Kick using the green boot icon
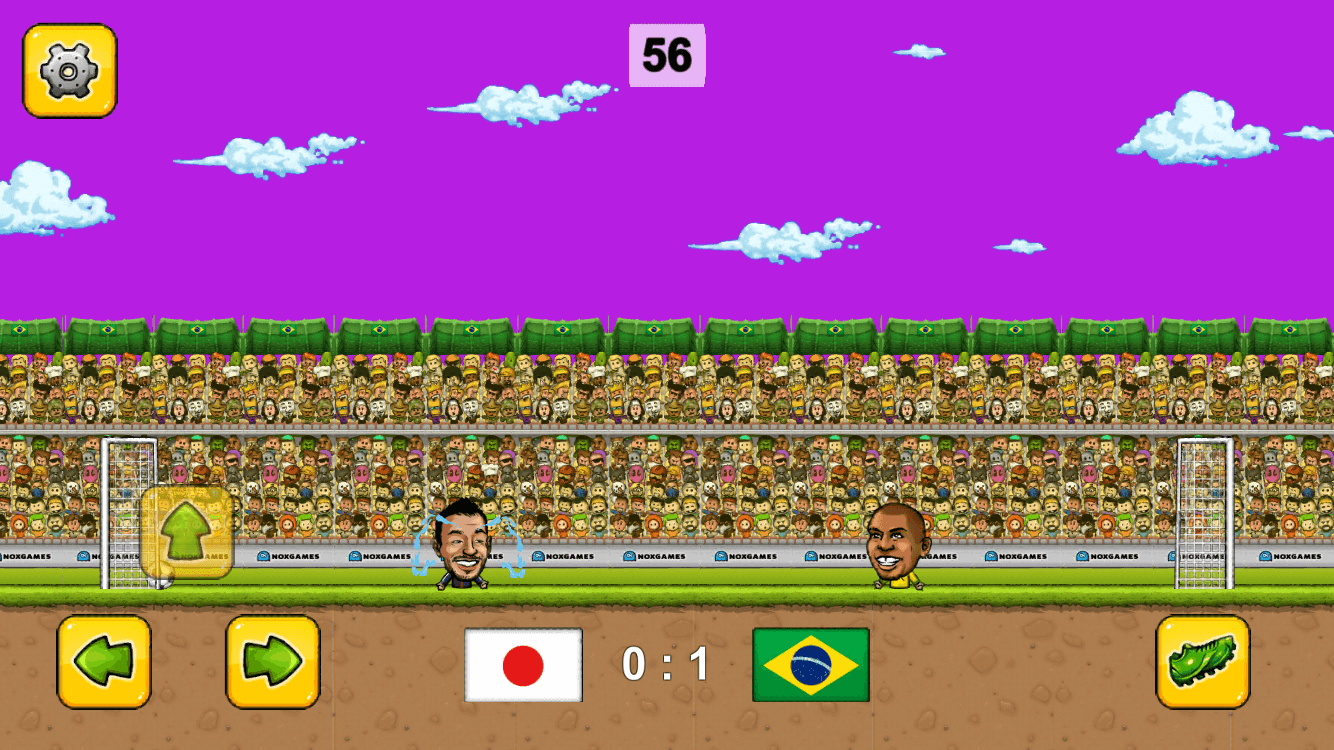The height and width of the screenshot is (750, 1334). coord(1203,662)
